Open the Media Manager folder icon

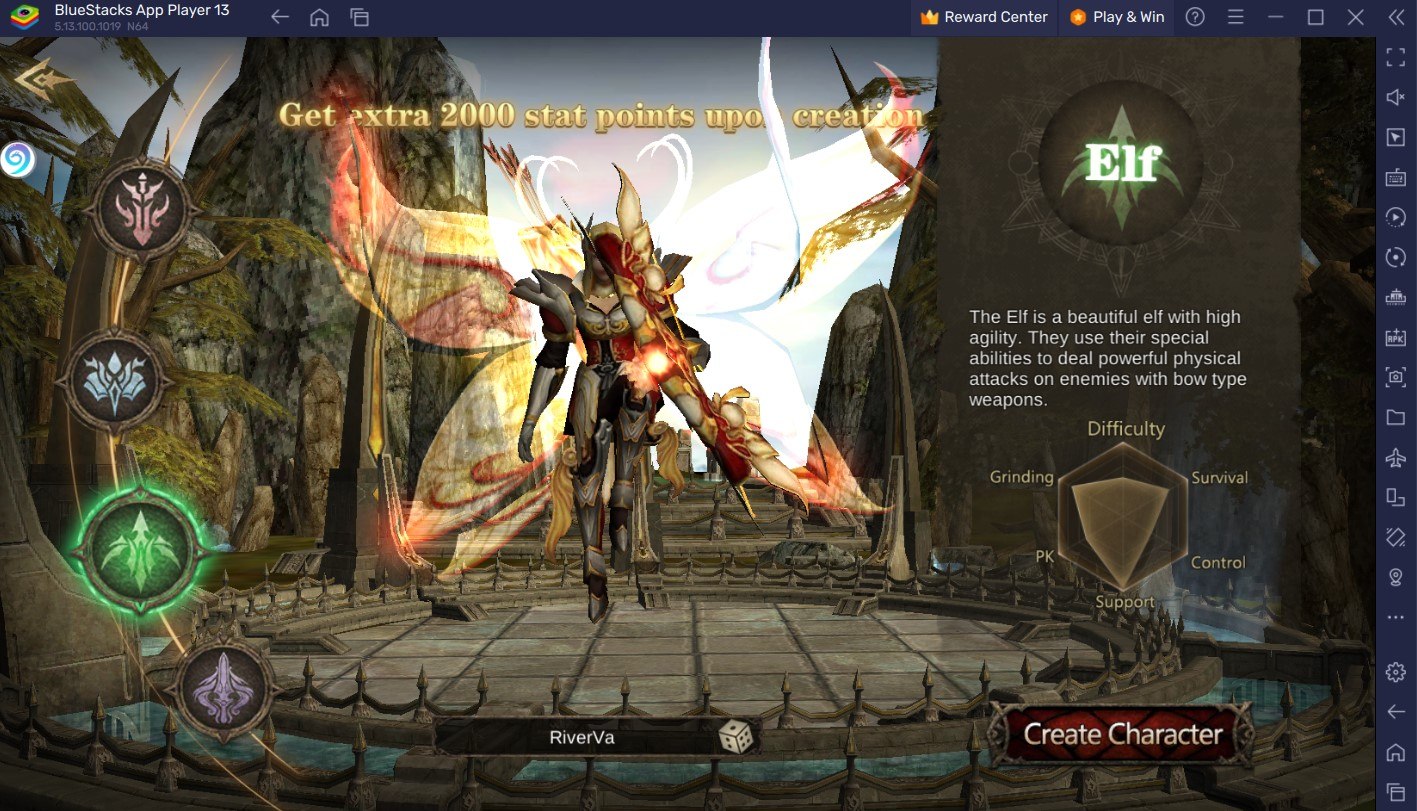(x=1395, y=418)
